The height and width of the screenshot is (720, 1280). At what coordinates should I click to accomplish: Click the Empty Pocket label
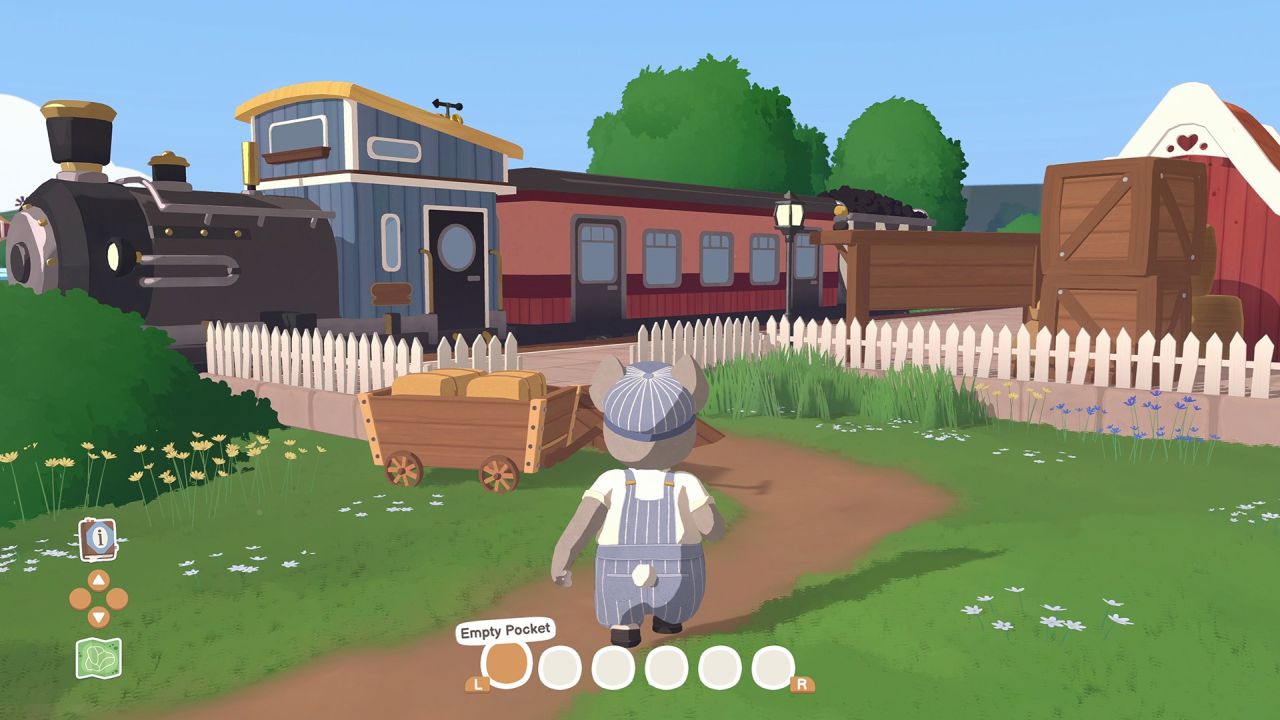[506, 631]
